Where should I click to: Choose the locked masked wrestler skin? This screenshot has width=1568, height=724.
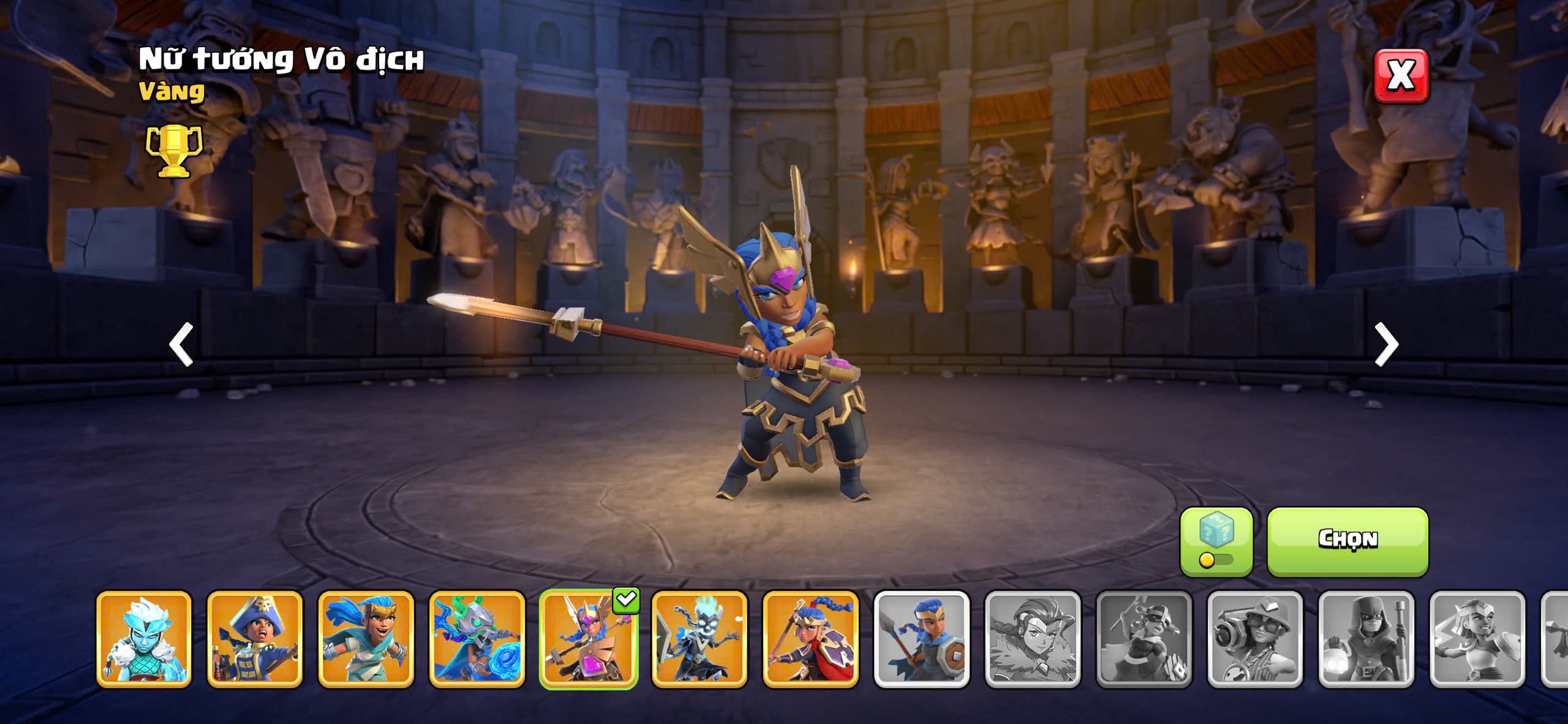[1144, 638]
